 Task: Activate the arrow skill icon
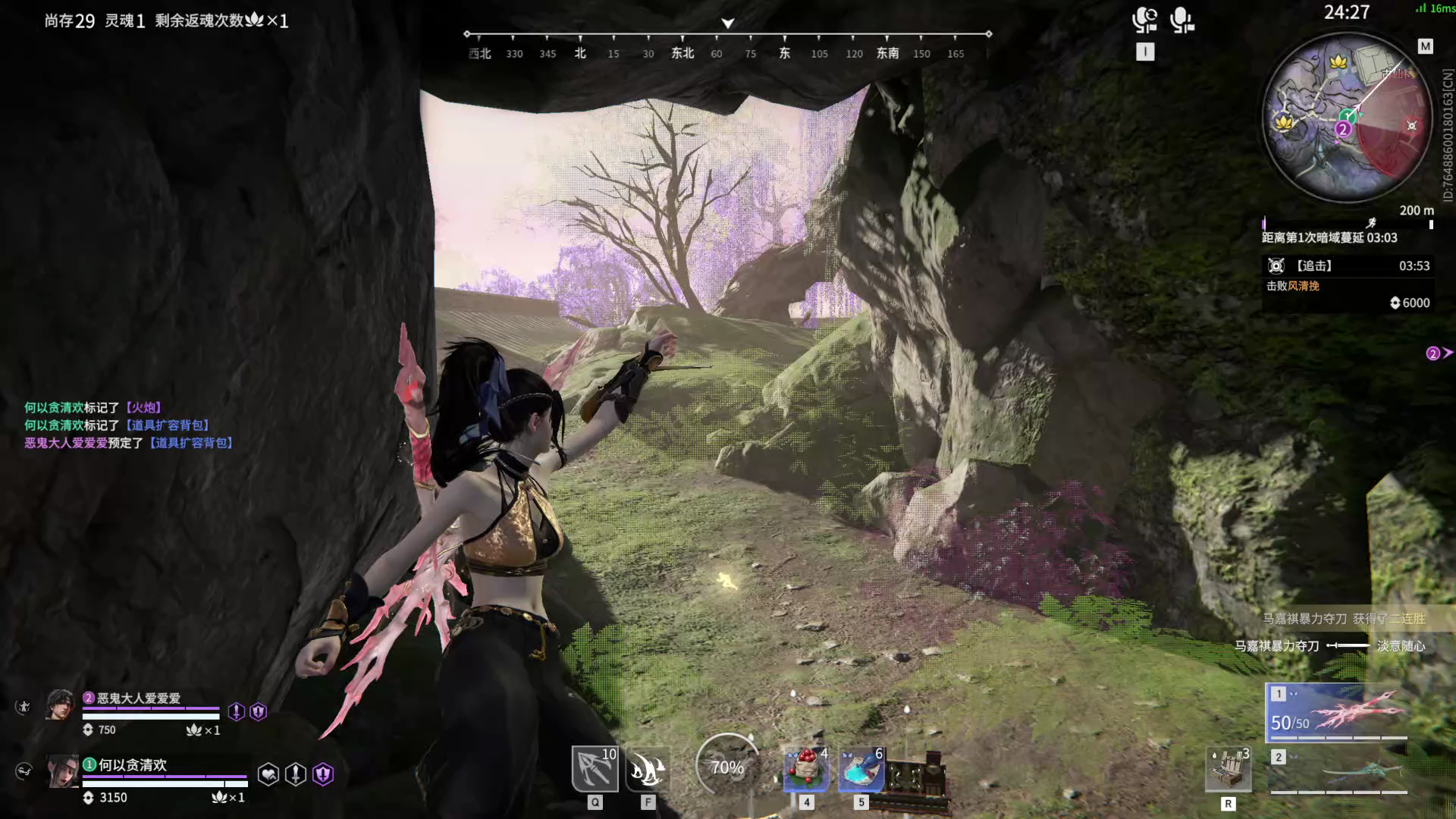595,769
